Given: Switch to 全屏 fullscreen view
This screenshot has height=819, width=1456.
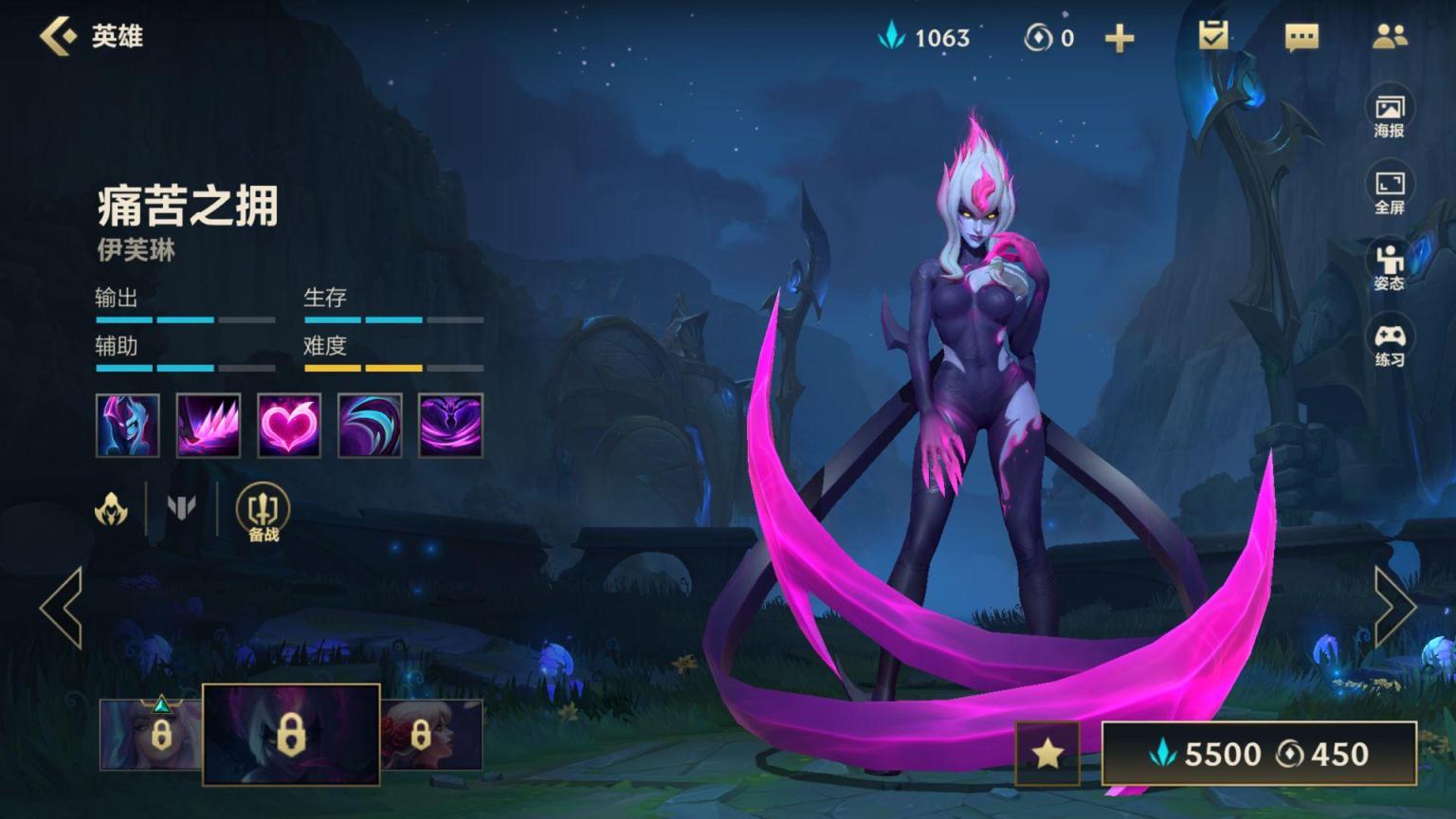Looking at the screenshot, I should (1389, 191).
